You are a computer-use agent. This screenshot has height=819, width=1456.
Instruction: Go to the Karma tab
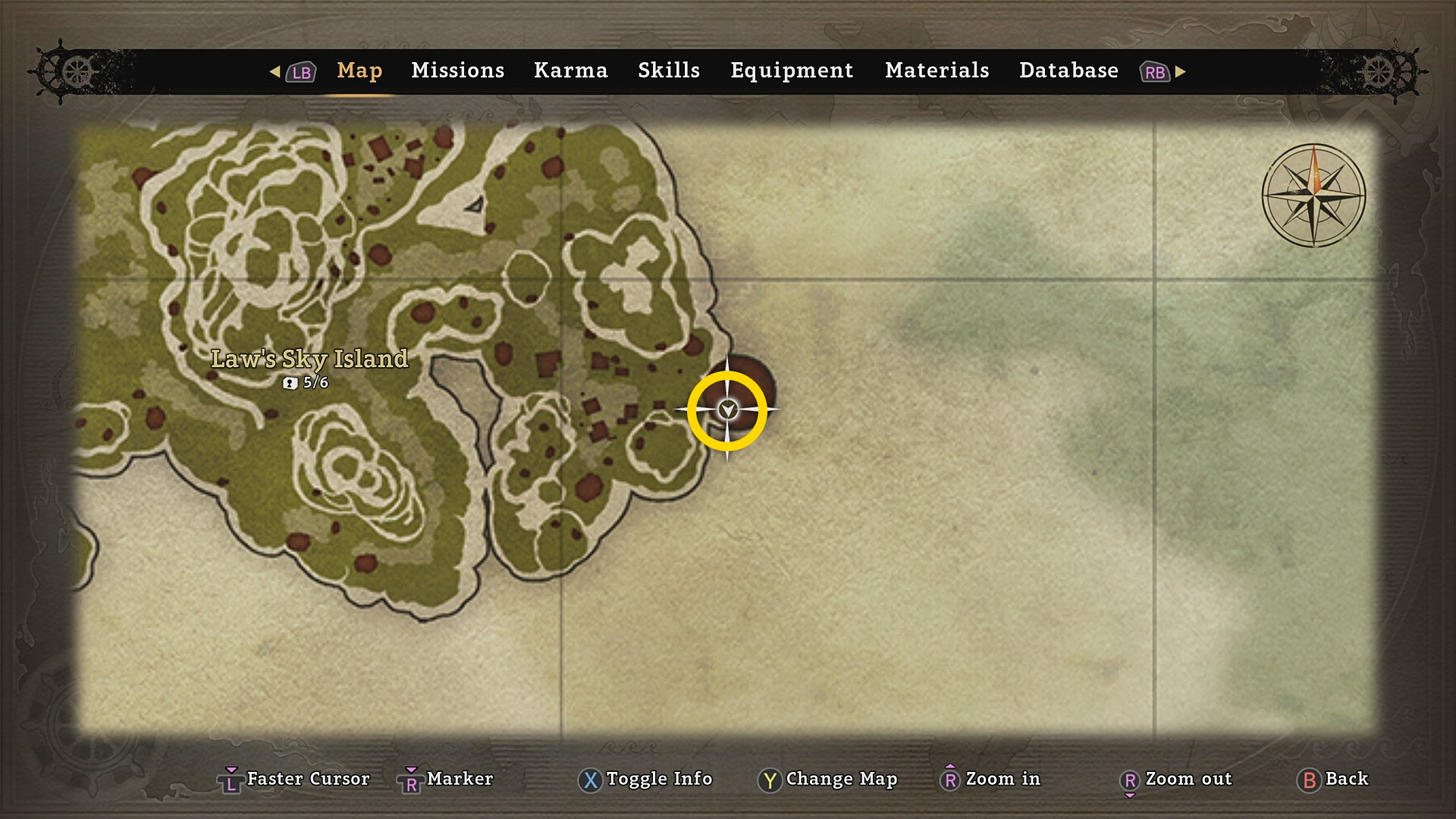coord(570,71)
